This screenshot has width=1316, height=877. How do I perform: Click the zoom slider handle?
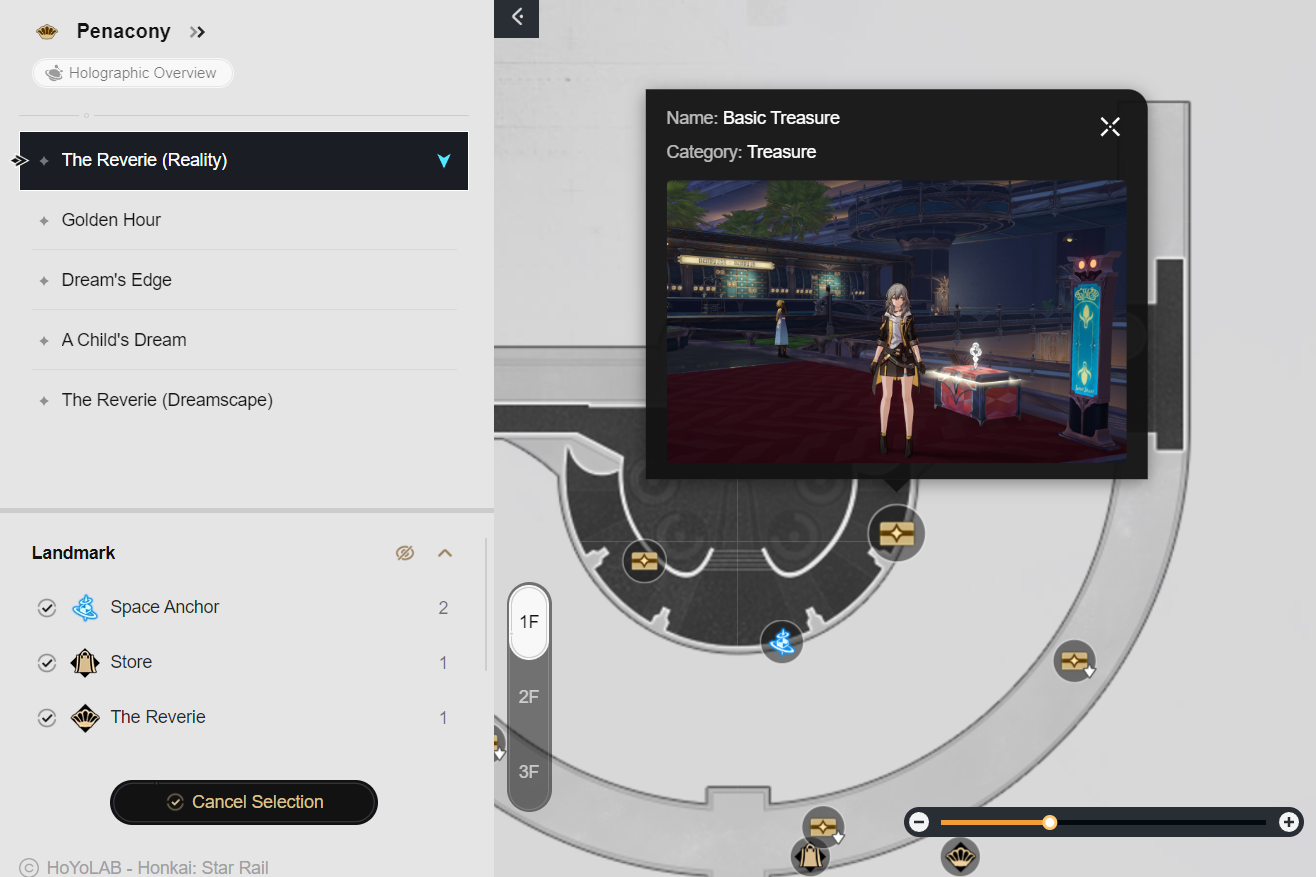click(x=1049, y=822)
